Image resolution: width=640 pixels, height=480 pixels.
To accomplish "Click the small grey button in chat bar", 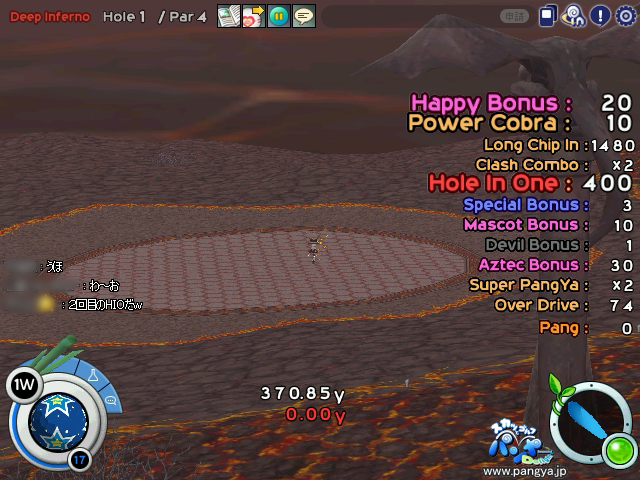I will (515, 16).
